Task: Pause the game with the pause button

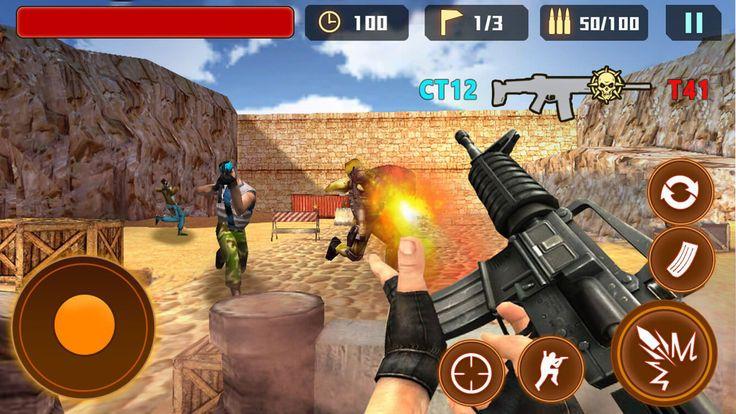Action: coord(693,22)
